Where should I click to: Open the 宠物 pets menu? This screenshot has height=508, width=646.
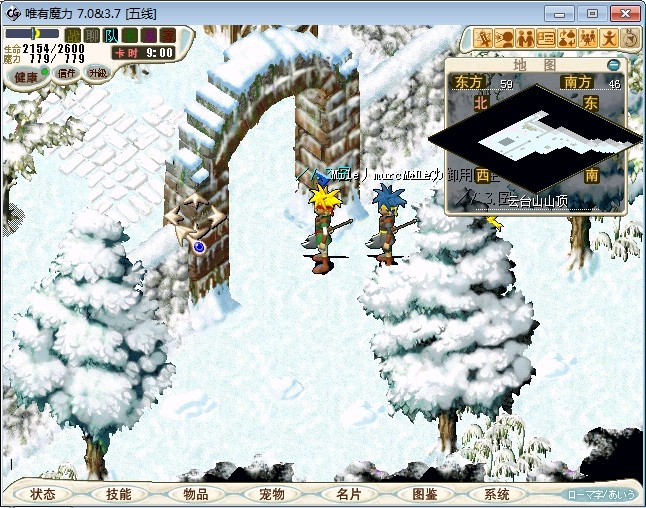[x=272, y=494]
